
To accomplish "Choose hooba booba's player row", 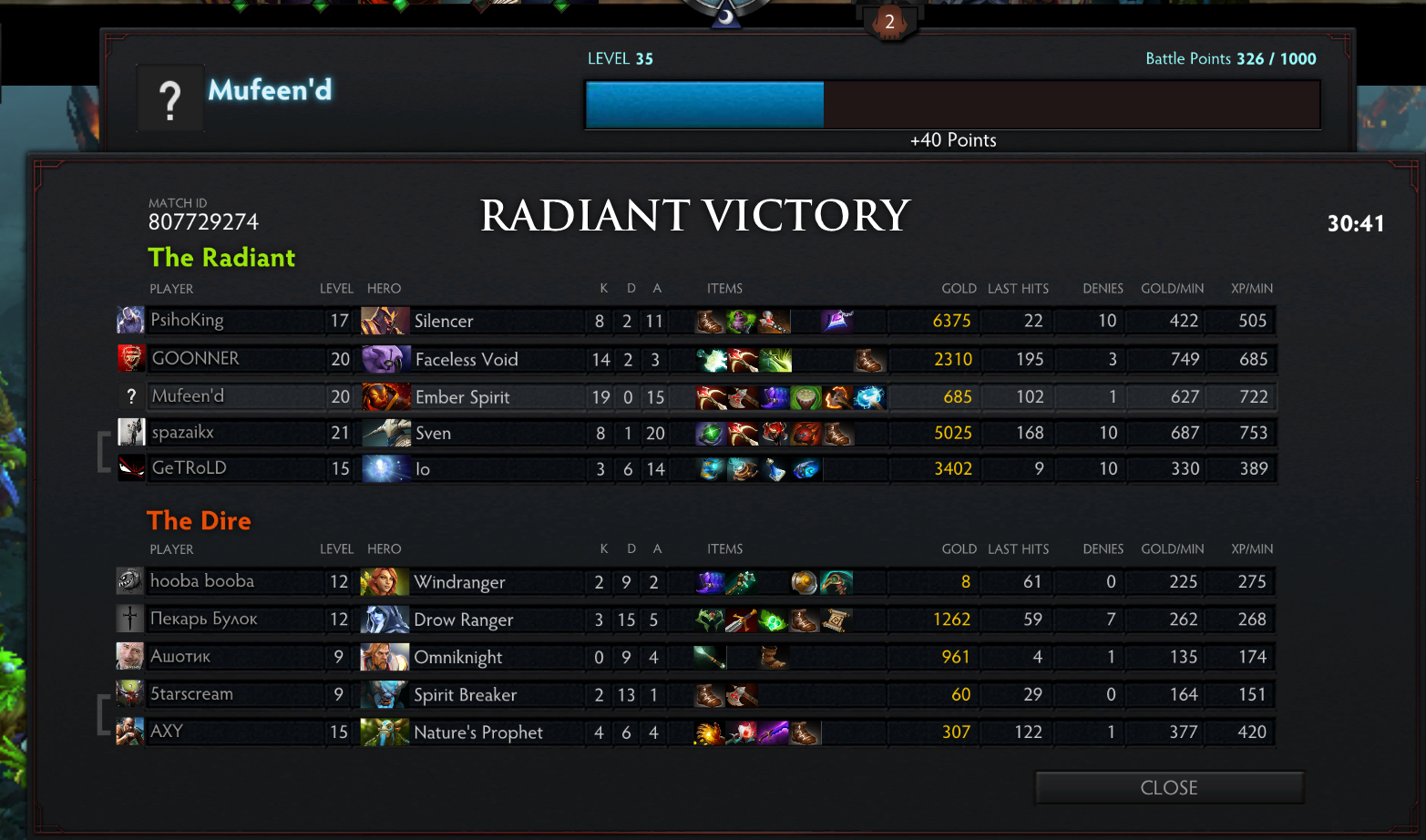I will point(201,581).
